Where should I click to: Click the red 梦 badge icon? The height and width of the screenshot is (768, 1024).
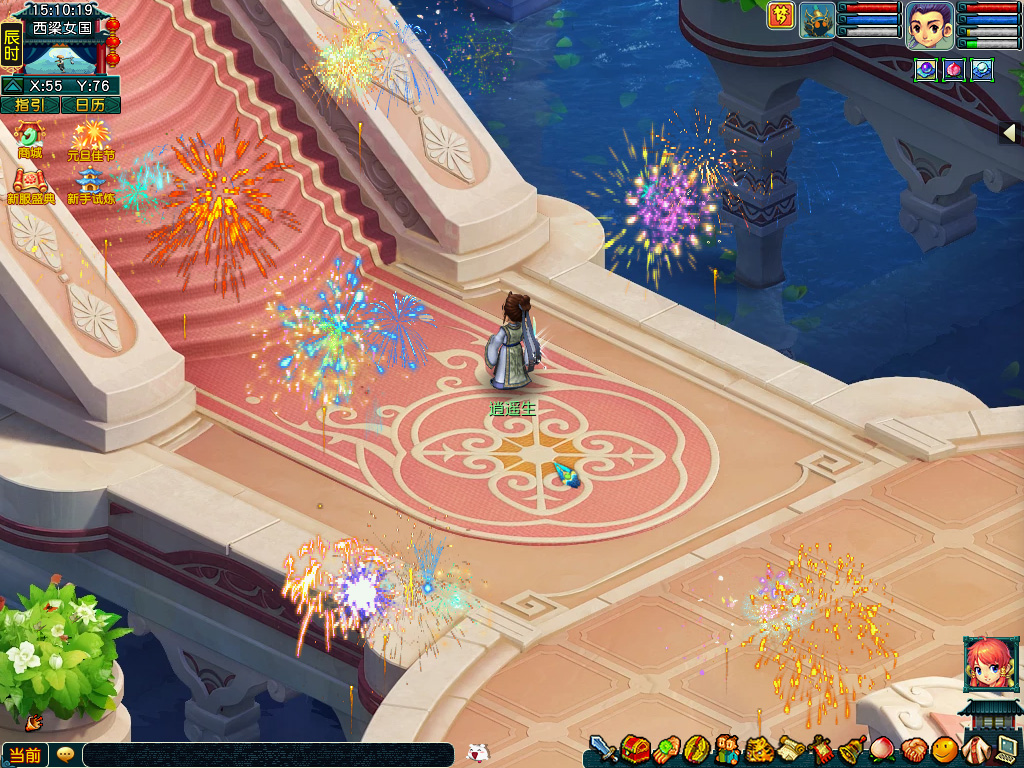point(780,16)
